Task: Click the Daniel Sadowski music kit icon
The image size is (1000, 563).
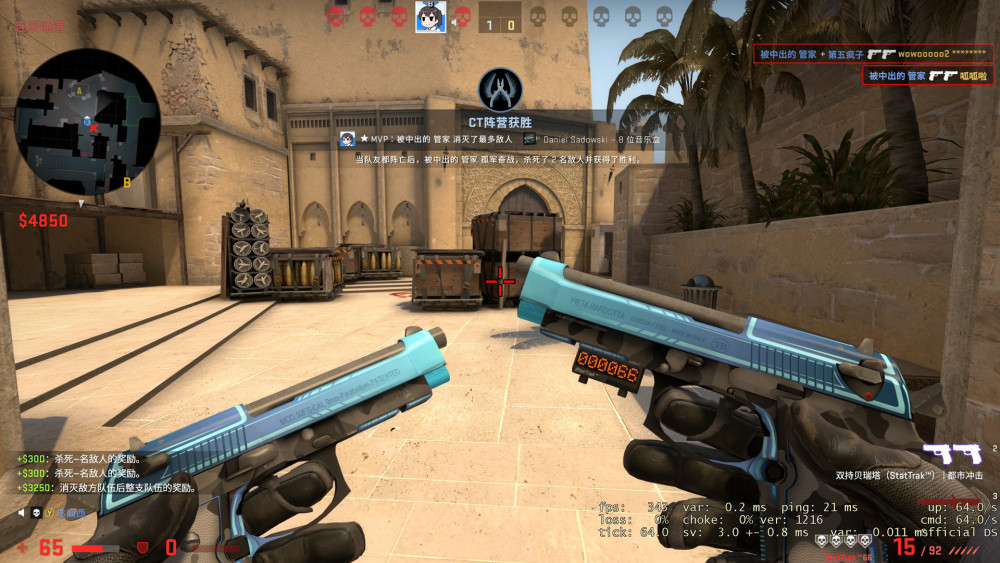Action: (530, 139)
